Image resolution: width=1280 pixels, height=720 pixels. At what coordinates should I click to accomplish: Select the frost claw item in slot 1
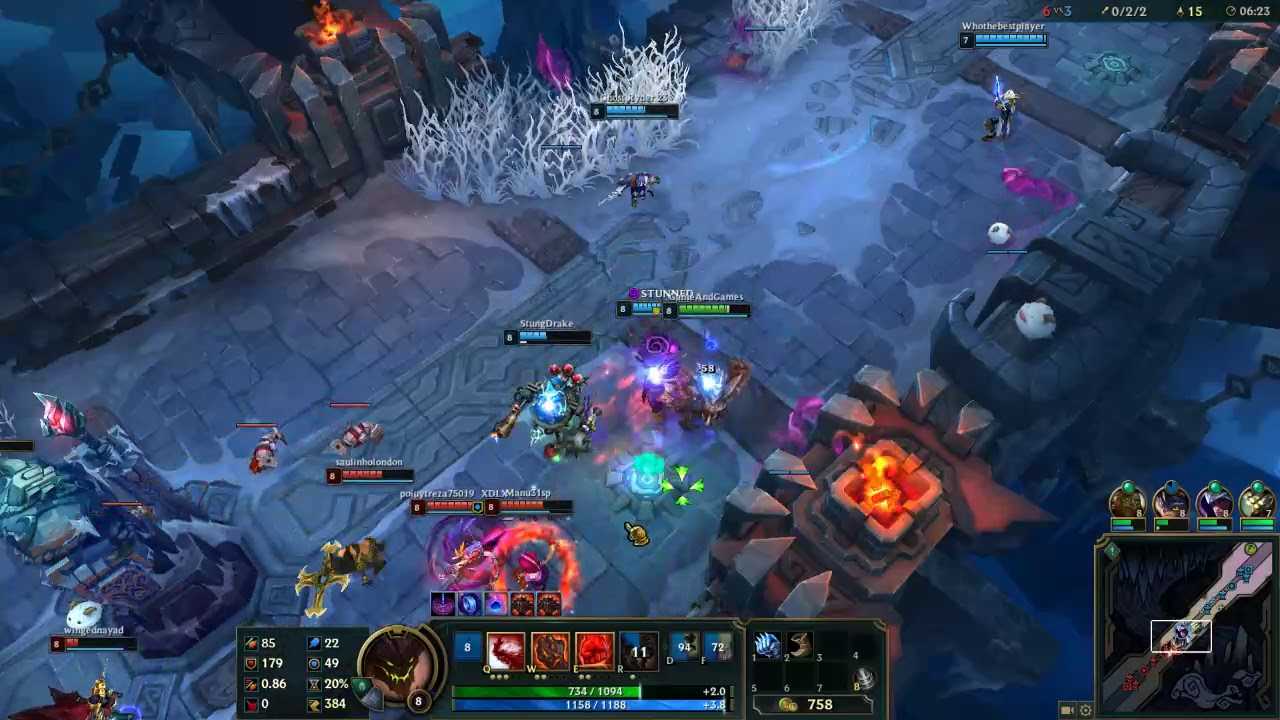pyautogui.click(x=767, y=647)
